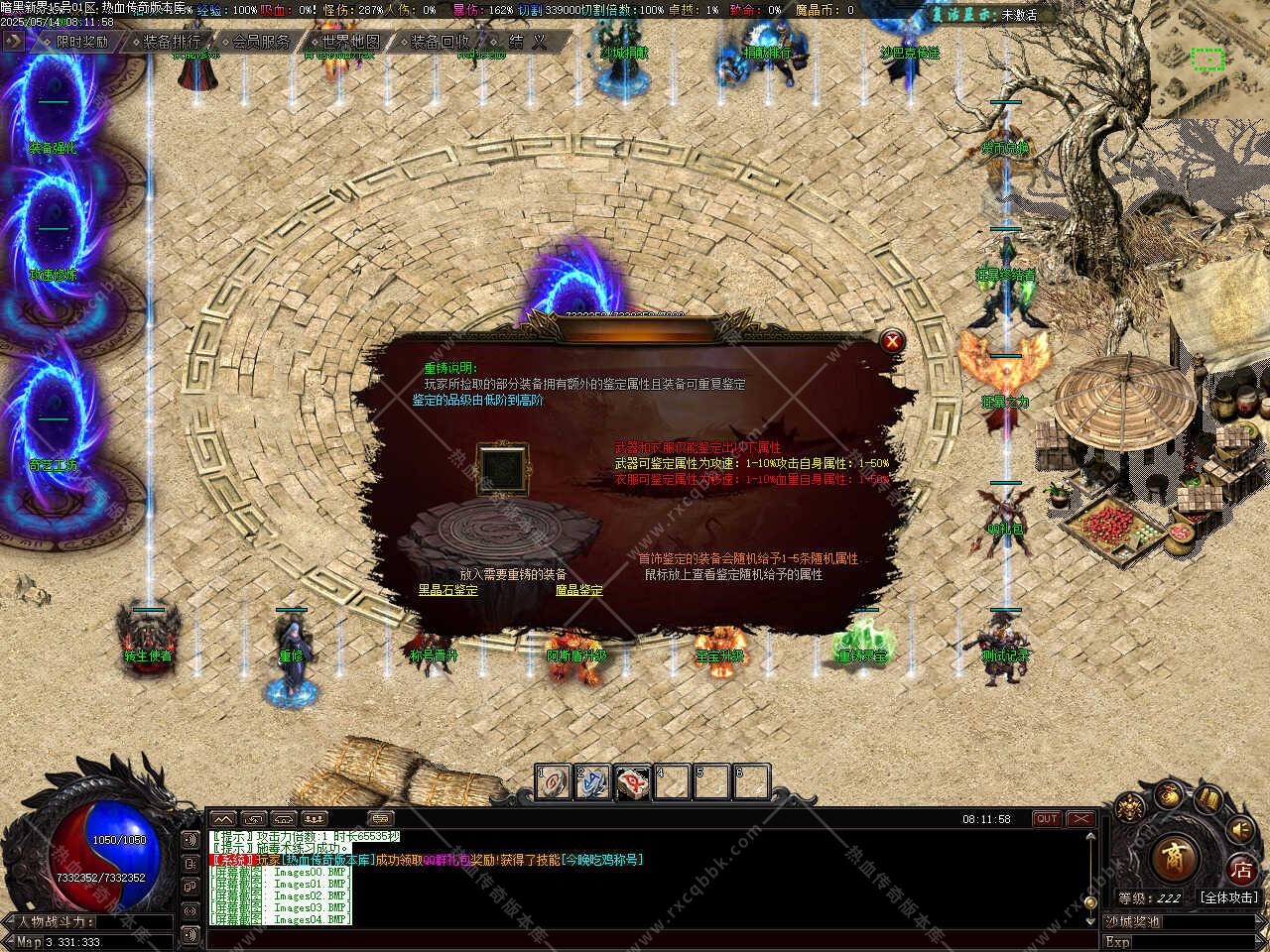The height and width of the screenshot is (952, 1270).
Task: Open the 装备排行 ranking menu
Action: click(x=166, y=42)
